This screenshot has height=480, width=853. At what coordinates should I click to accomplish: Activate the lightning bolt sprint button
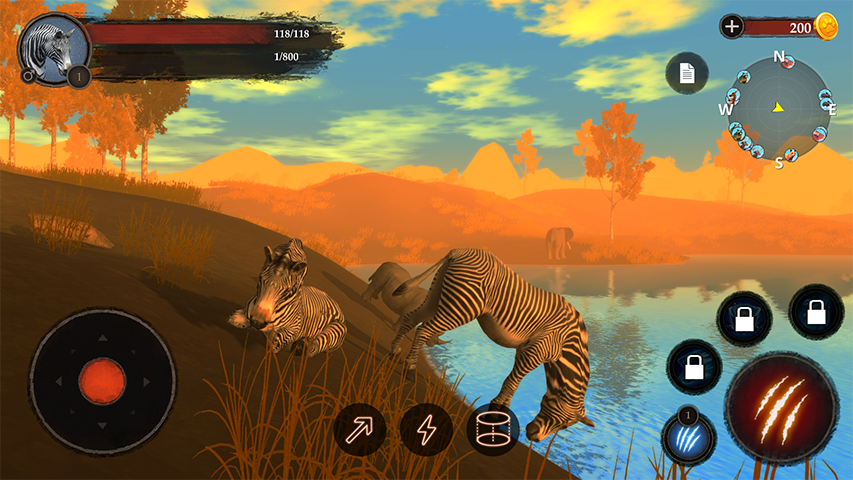pos(427,430)
